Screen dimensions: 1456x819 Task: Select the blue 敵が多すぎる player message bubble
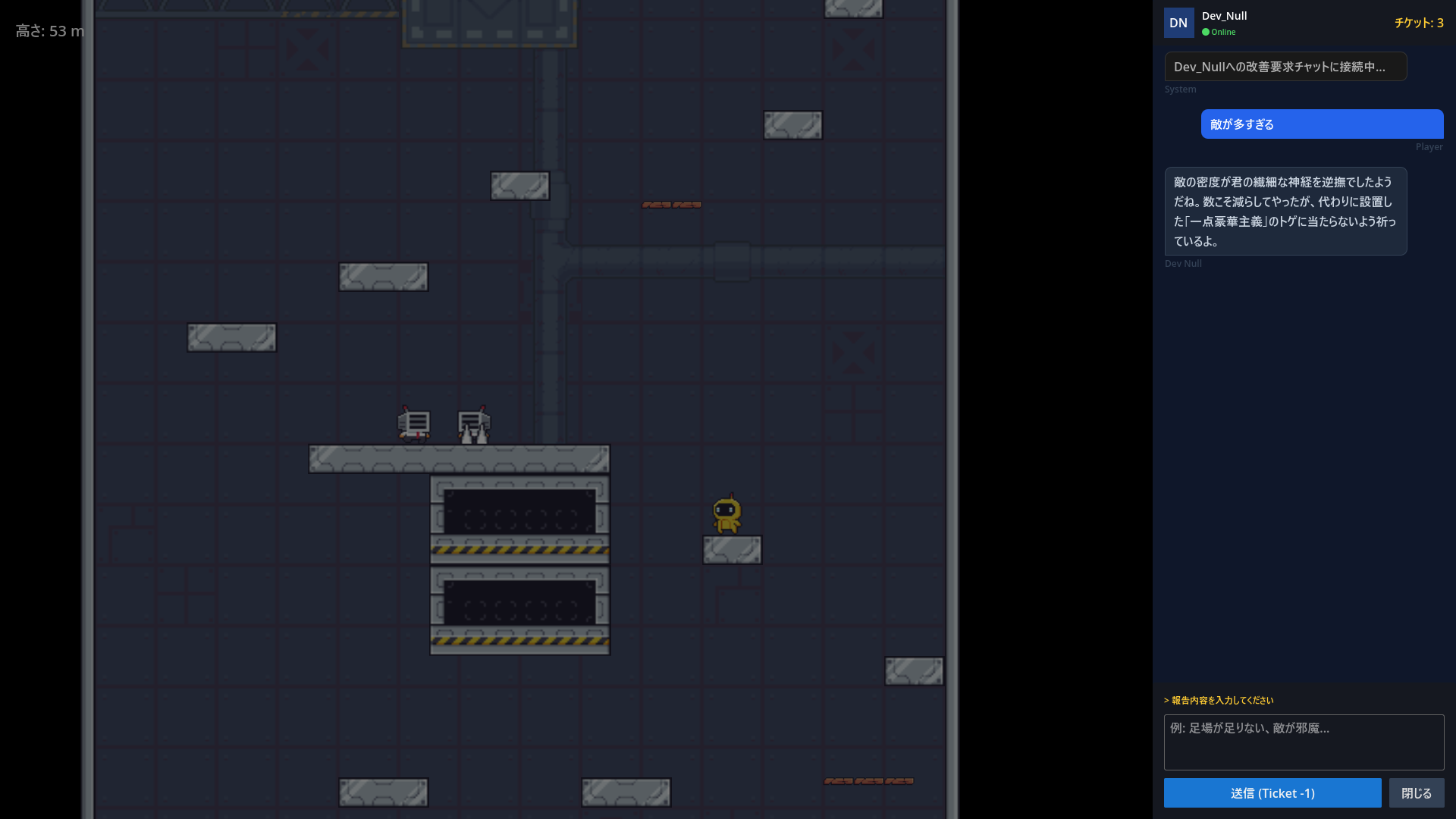(1321, 124)
